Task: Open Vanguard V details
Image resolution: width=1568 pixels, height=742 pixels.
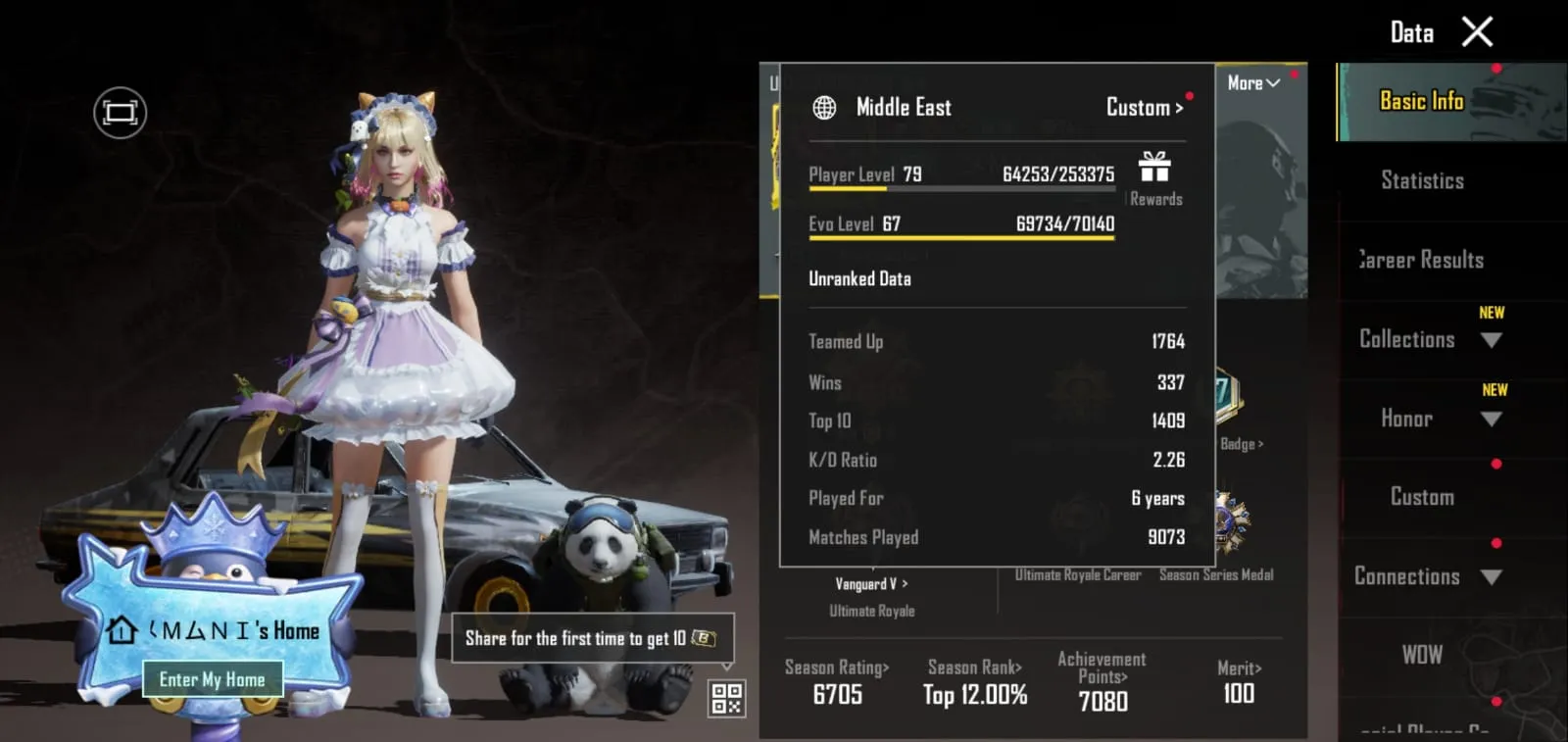Action: 870,584
